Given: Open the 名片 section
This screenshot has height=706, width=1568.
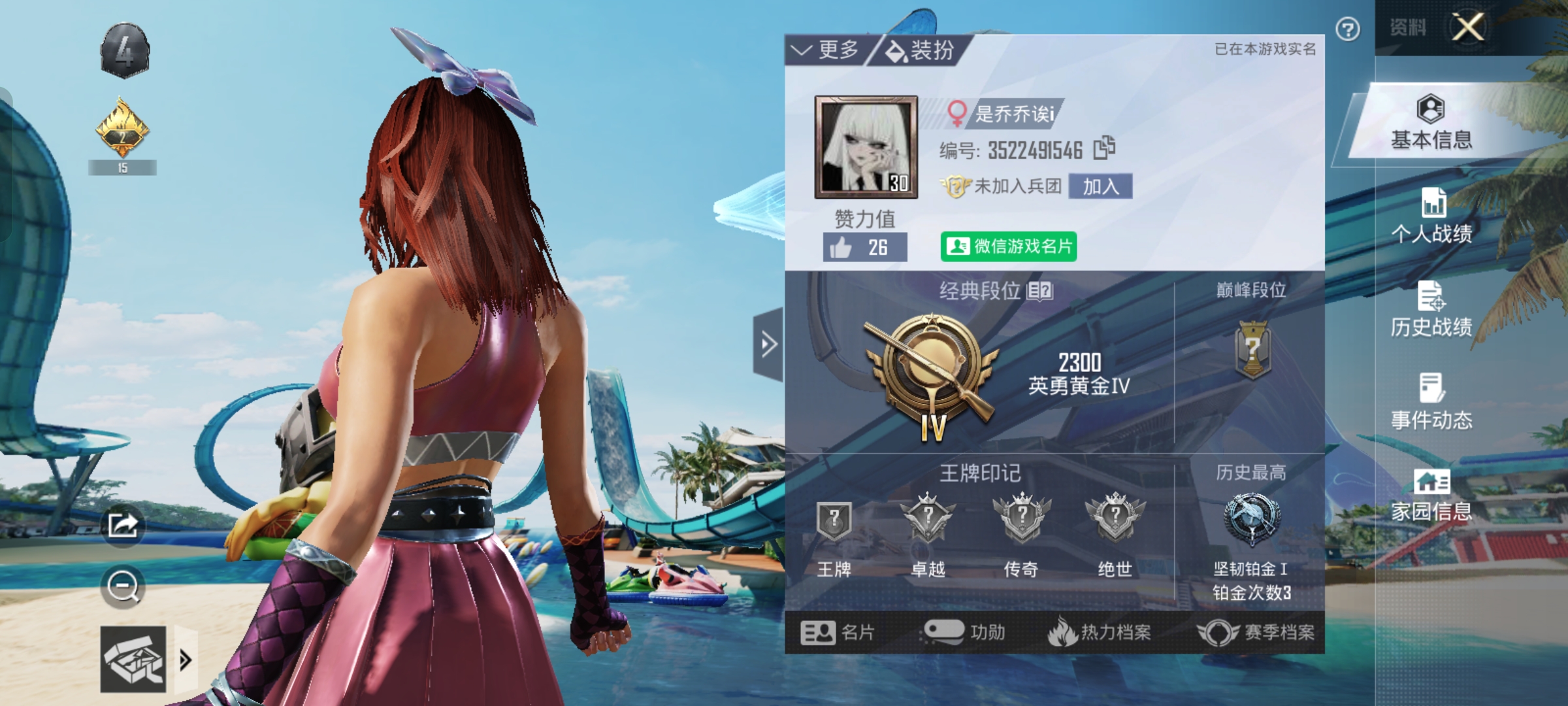Looking at the screenshot, I should pyautogui.click(x=837, y=632).
